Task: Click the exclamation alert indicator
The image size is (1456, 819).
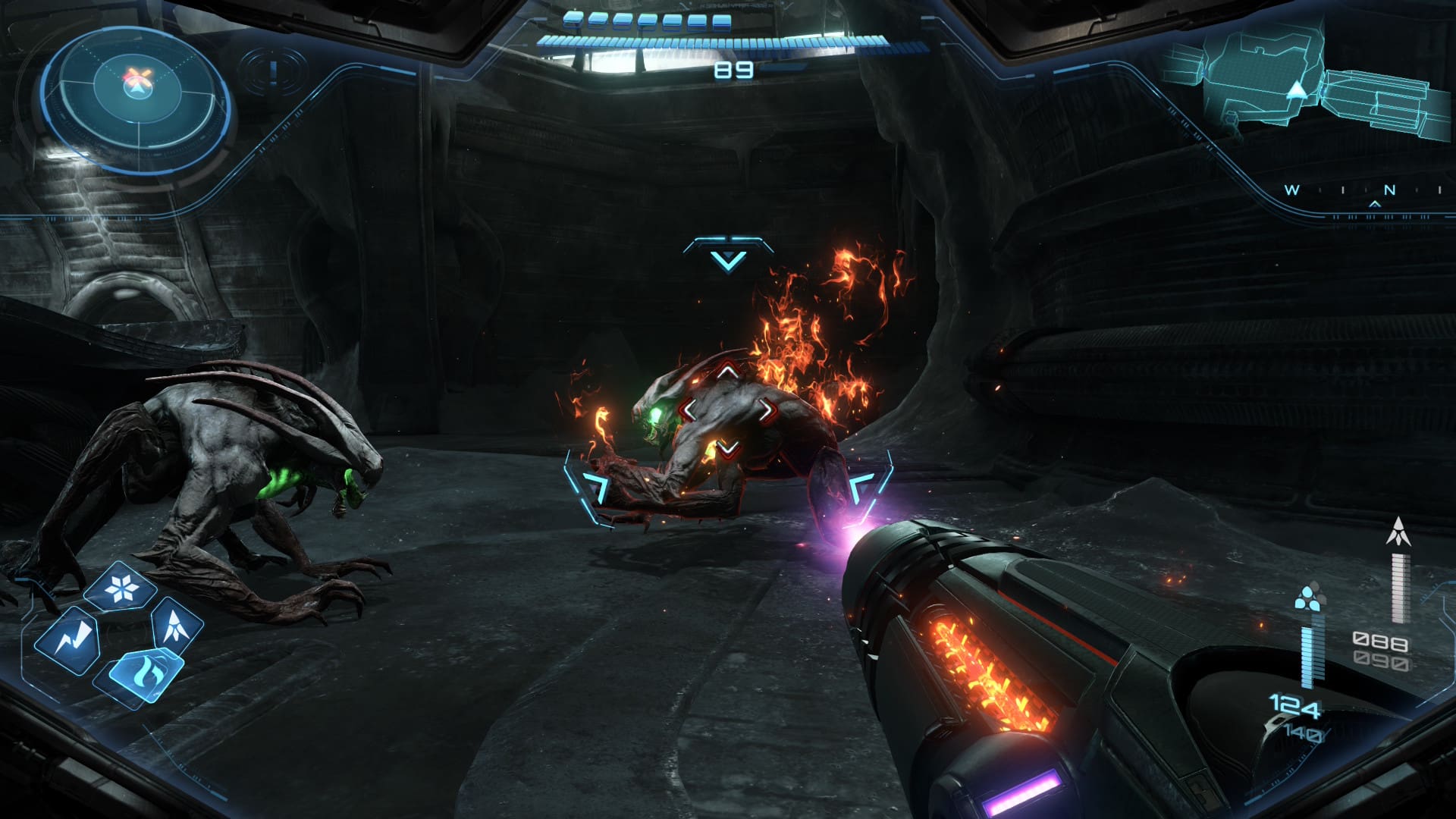Action: click(x=274, y=72)
